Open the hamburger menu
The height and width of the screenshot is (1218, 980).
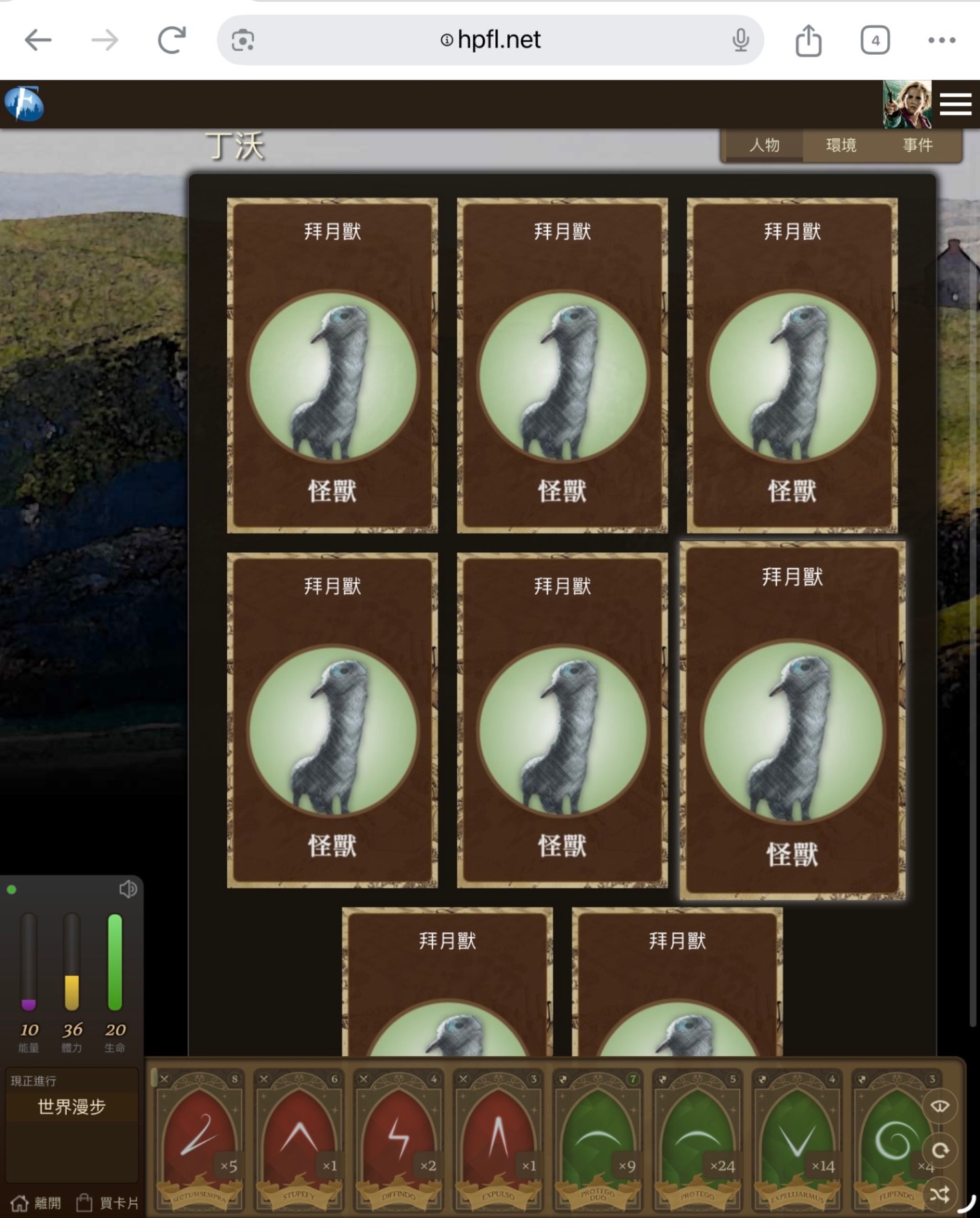(x=955, y=105)
